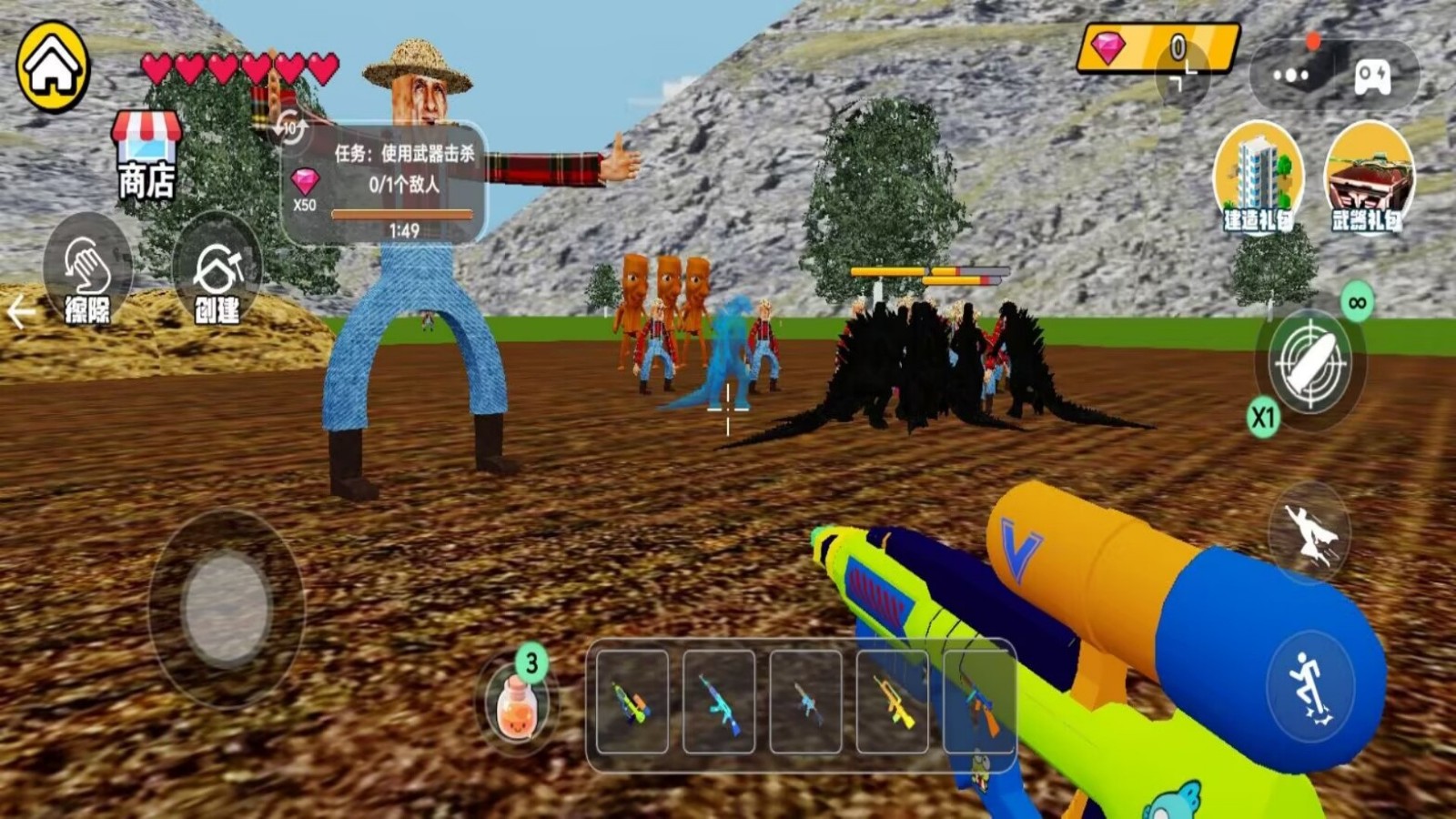Switch to the yellow rifle slot
1456x819 pixels.
pos(892,702)
